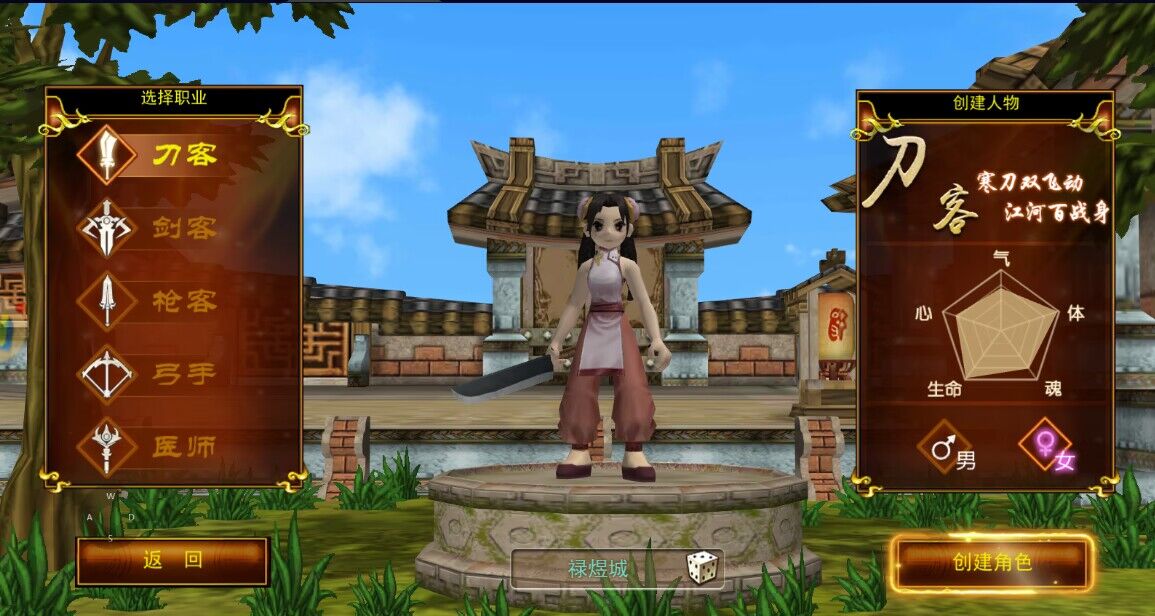
Task: Click the 禄煜城 name field
Action: pos(598,569)
